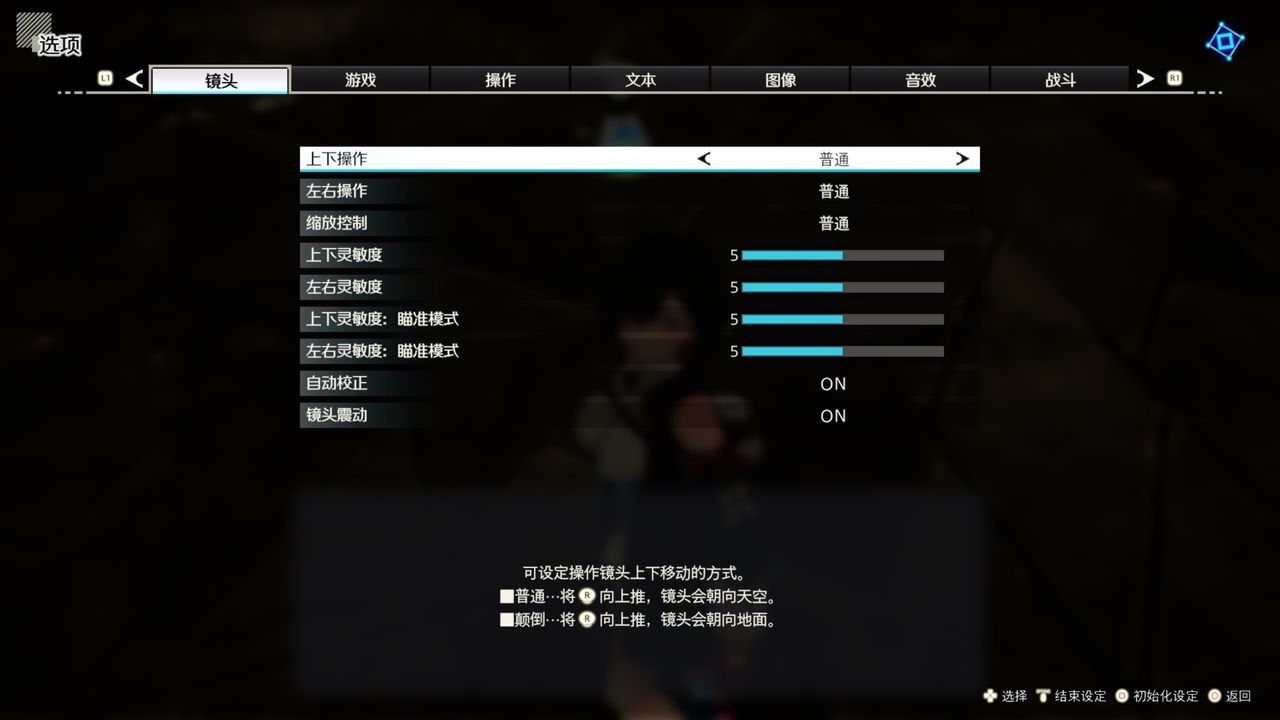Click the L1 shoulder button icon beside tabs

tap(105, 78)
